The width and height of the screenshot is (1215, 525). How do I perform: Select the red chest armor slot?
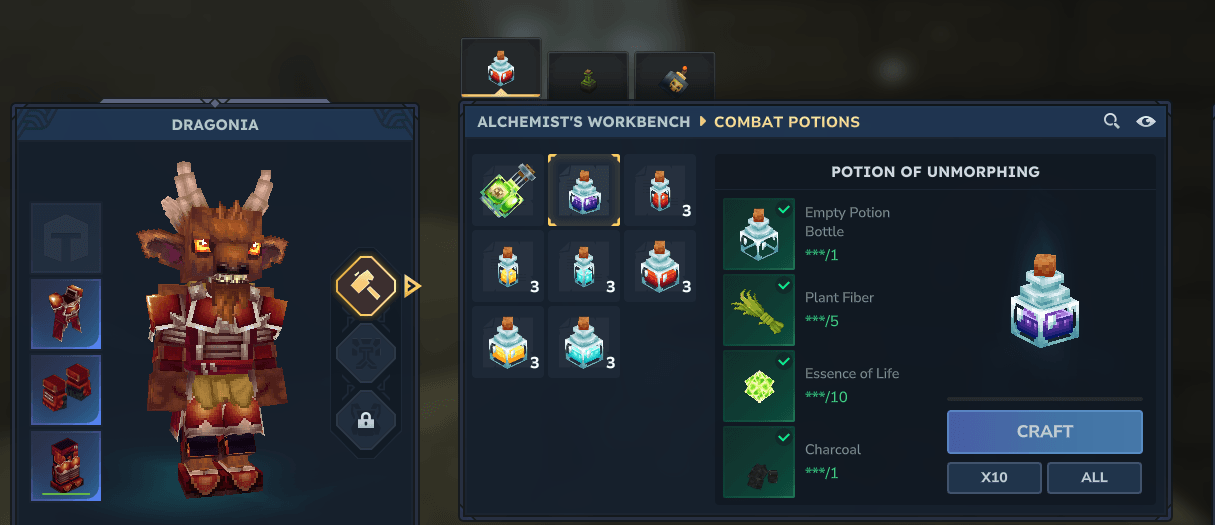66,314
